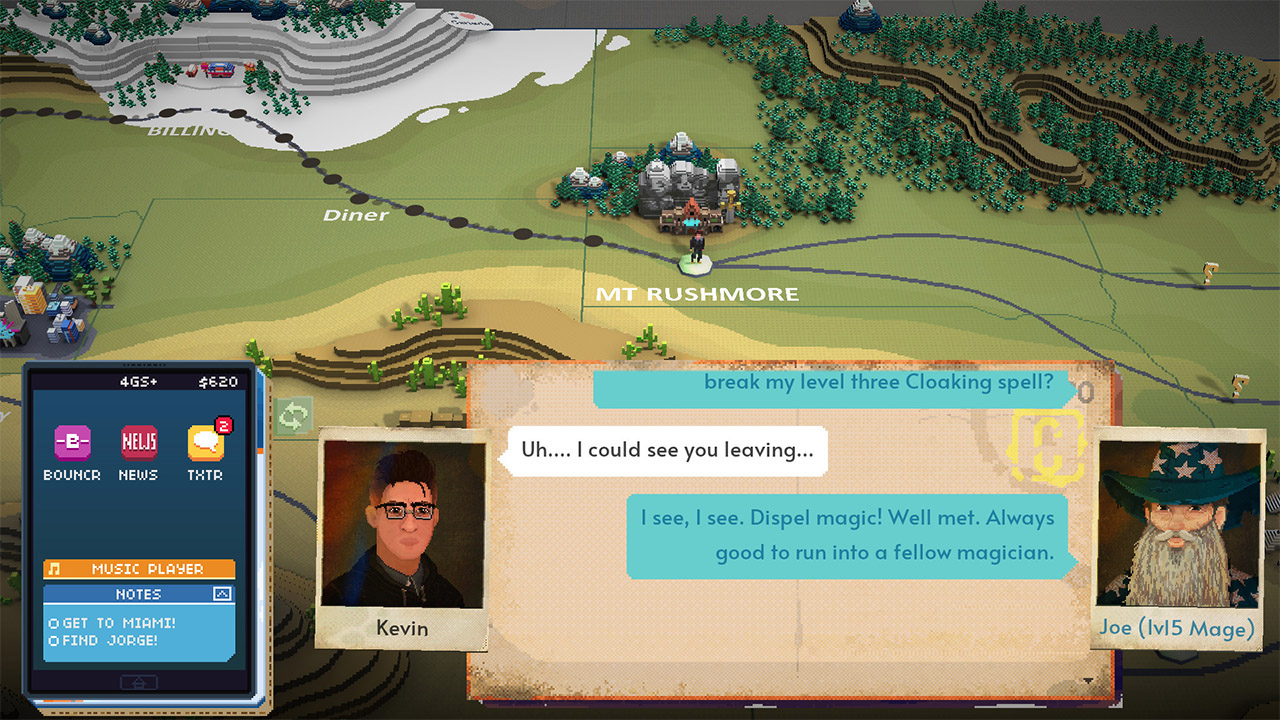Select the 'Dispel magic! Well met' reply bubble

(x=846, y=535)
